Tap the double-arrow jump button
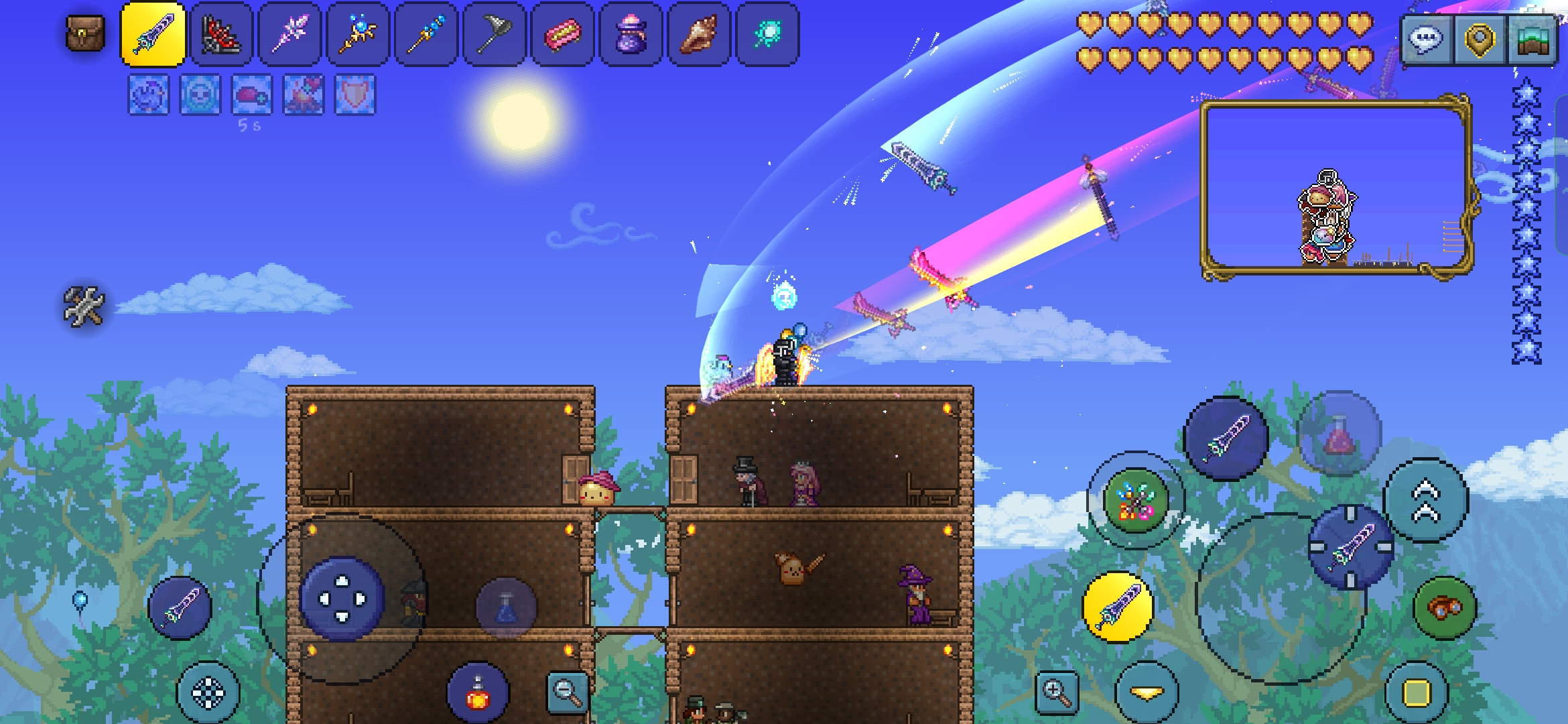Image resolution: width=1568 pixels, height=724 pixels. [x=1425, y=501]
